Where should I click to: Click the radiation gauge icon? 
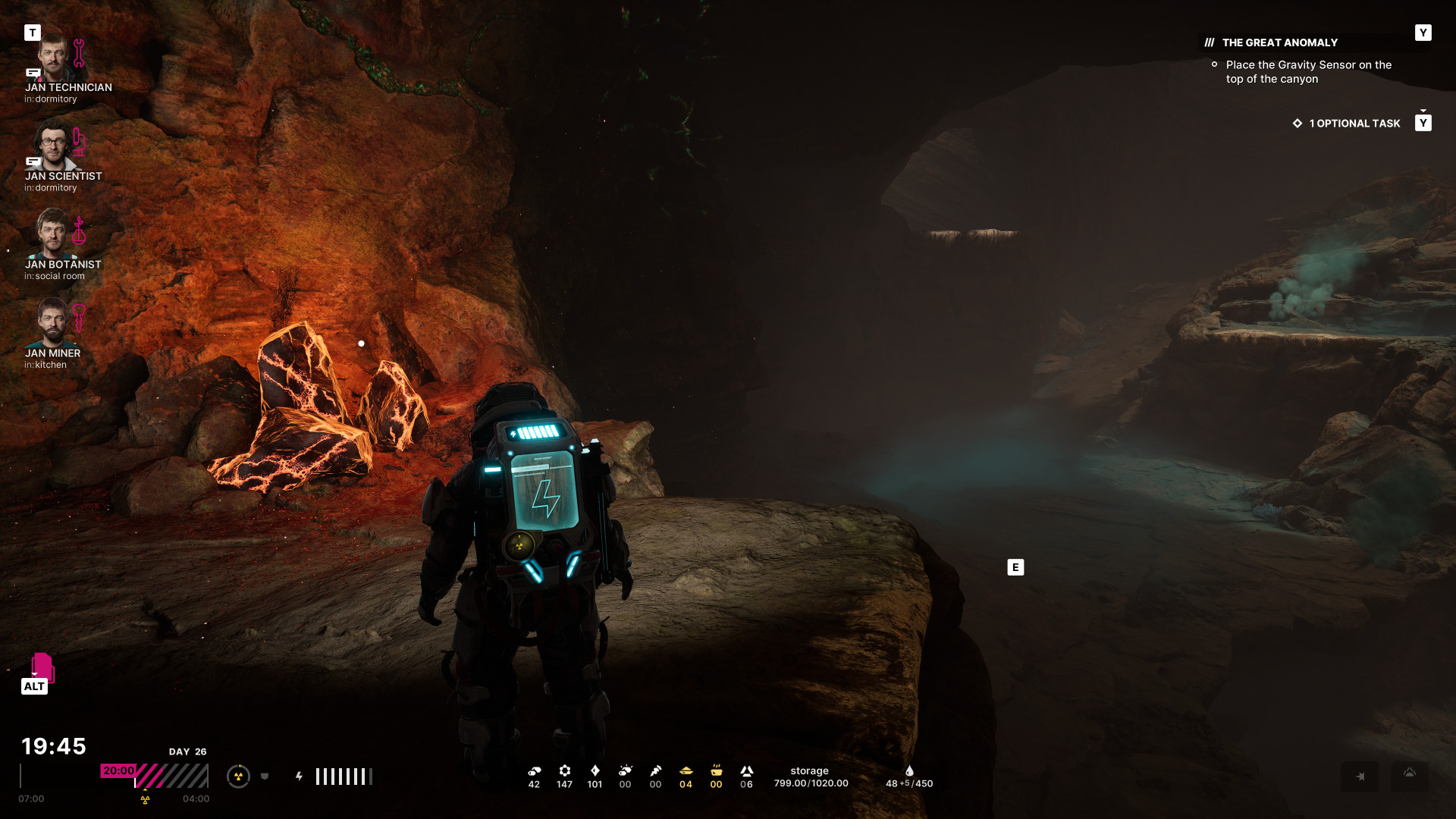tap(238, 777)
